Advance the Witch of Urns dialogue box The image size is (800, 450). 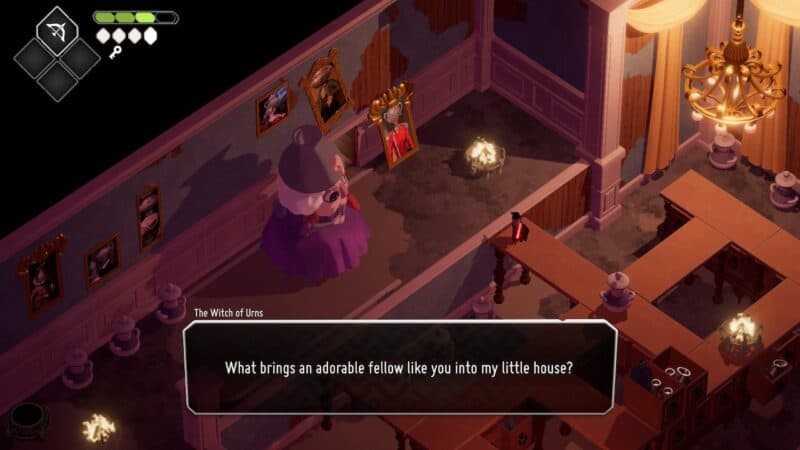(399, 367)
